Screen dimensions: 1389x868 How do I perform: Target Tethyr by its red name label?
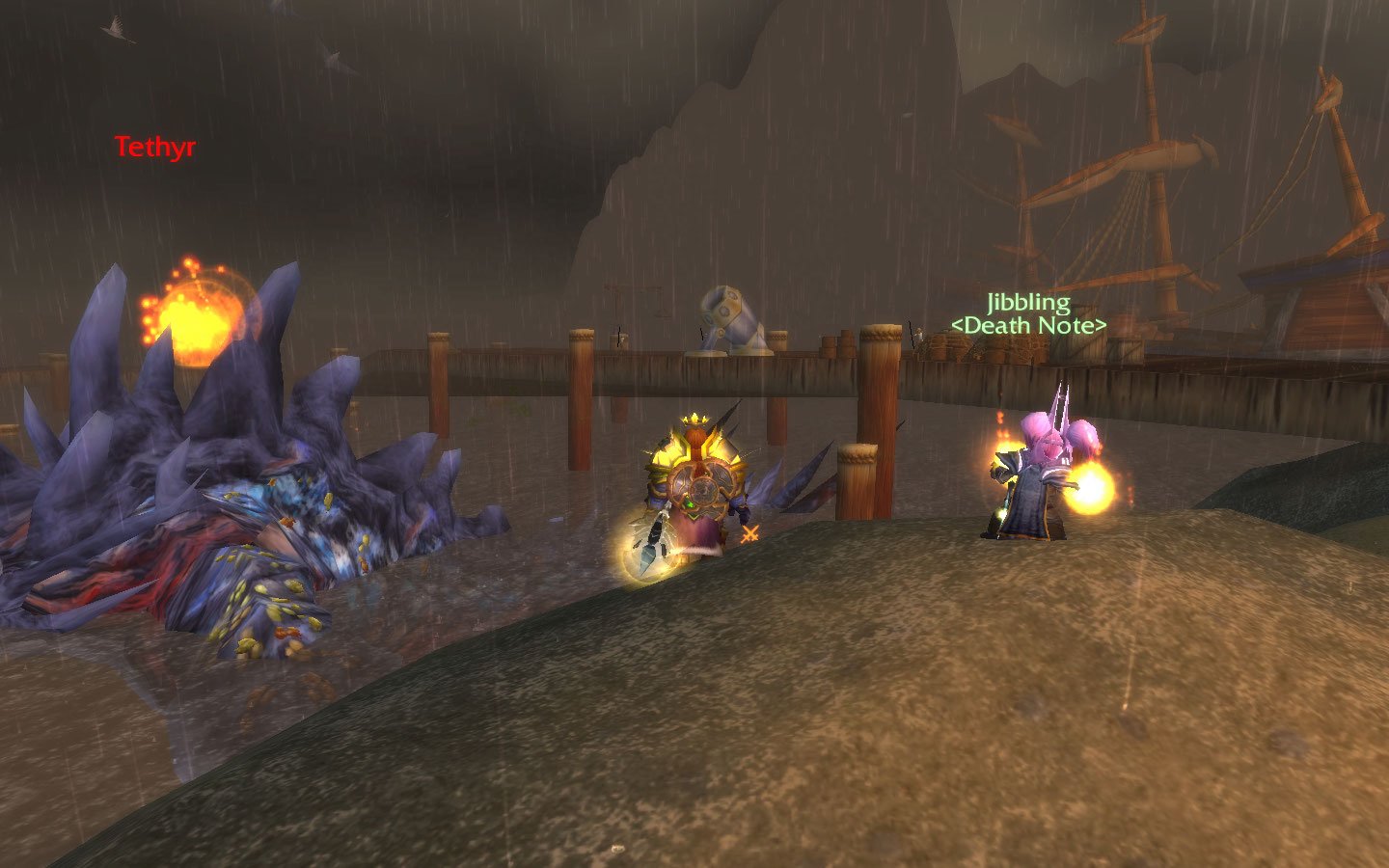coord(155,148)
